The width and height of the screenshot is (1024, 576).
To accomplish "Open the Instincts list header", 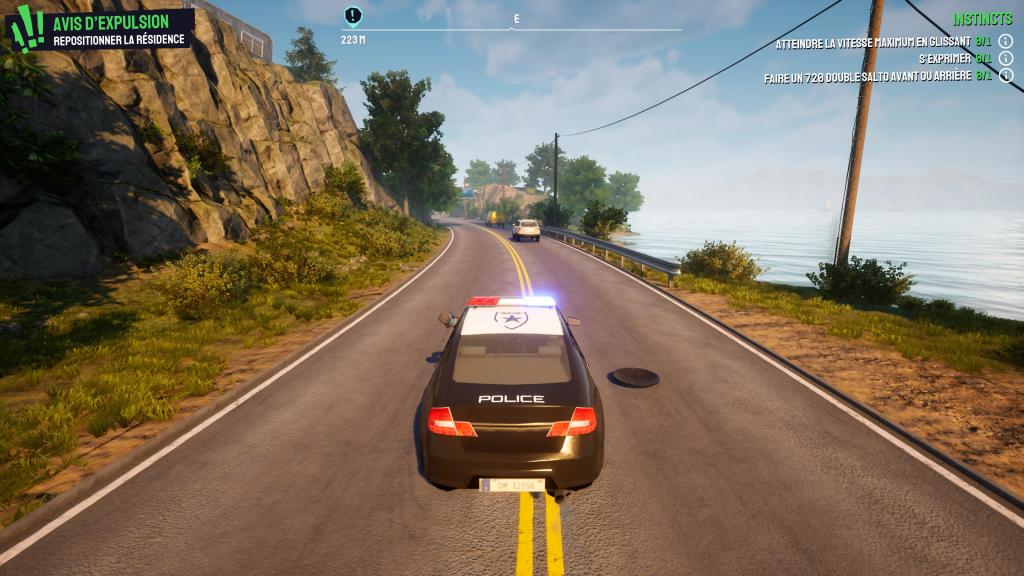I will coord(982,19).
